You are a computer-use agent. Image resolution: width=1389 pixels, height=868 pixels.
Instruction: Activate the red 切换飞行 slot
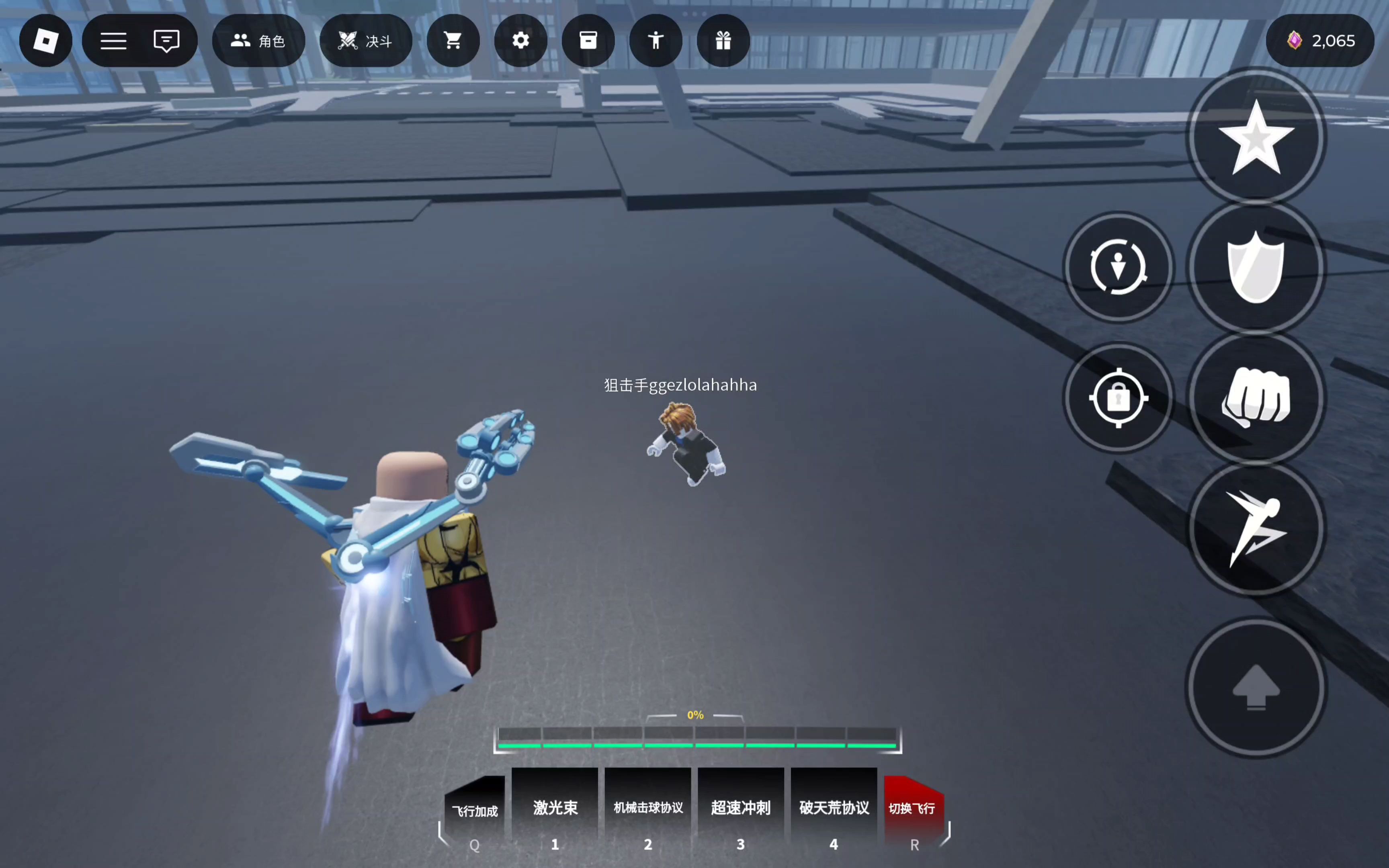tap(913, 808)
